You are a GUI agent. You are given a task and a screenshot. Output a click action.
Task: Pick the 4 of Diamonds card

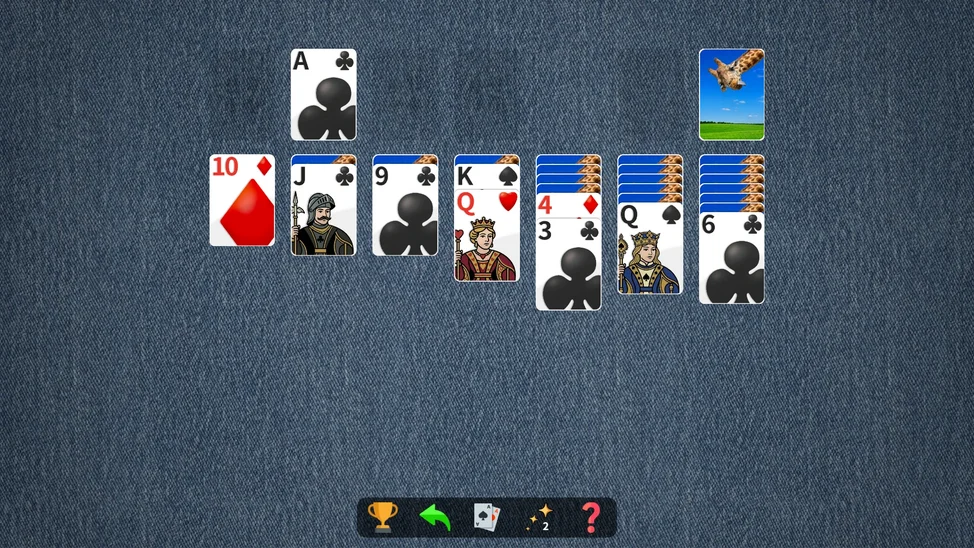coord(568,206)
